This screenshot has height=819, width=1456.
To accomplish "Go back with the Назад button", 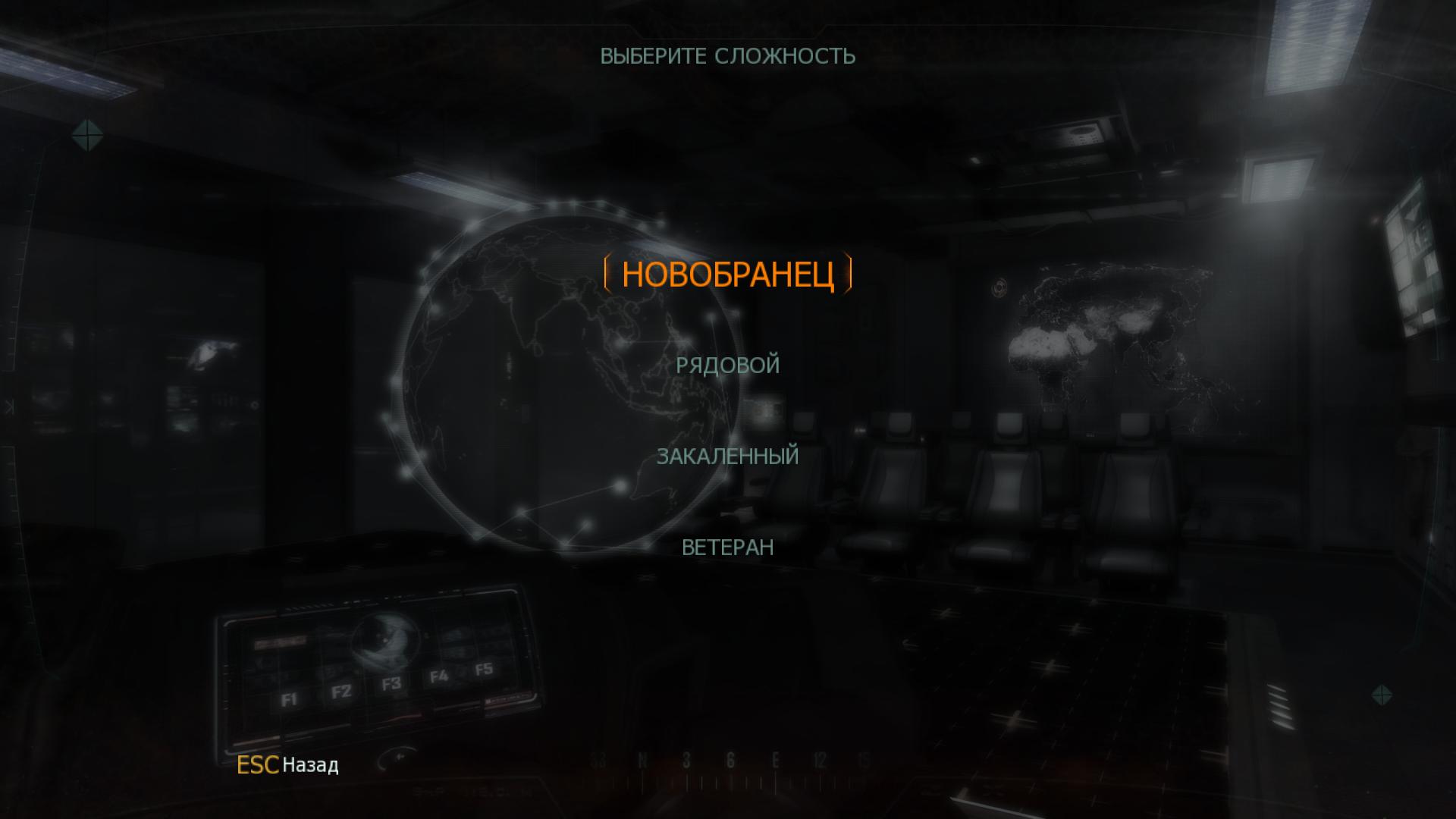I will coord(309,765).
